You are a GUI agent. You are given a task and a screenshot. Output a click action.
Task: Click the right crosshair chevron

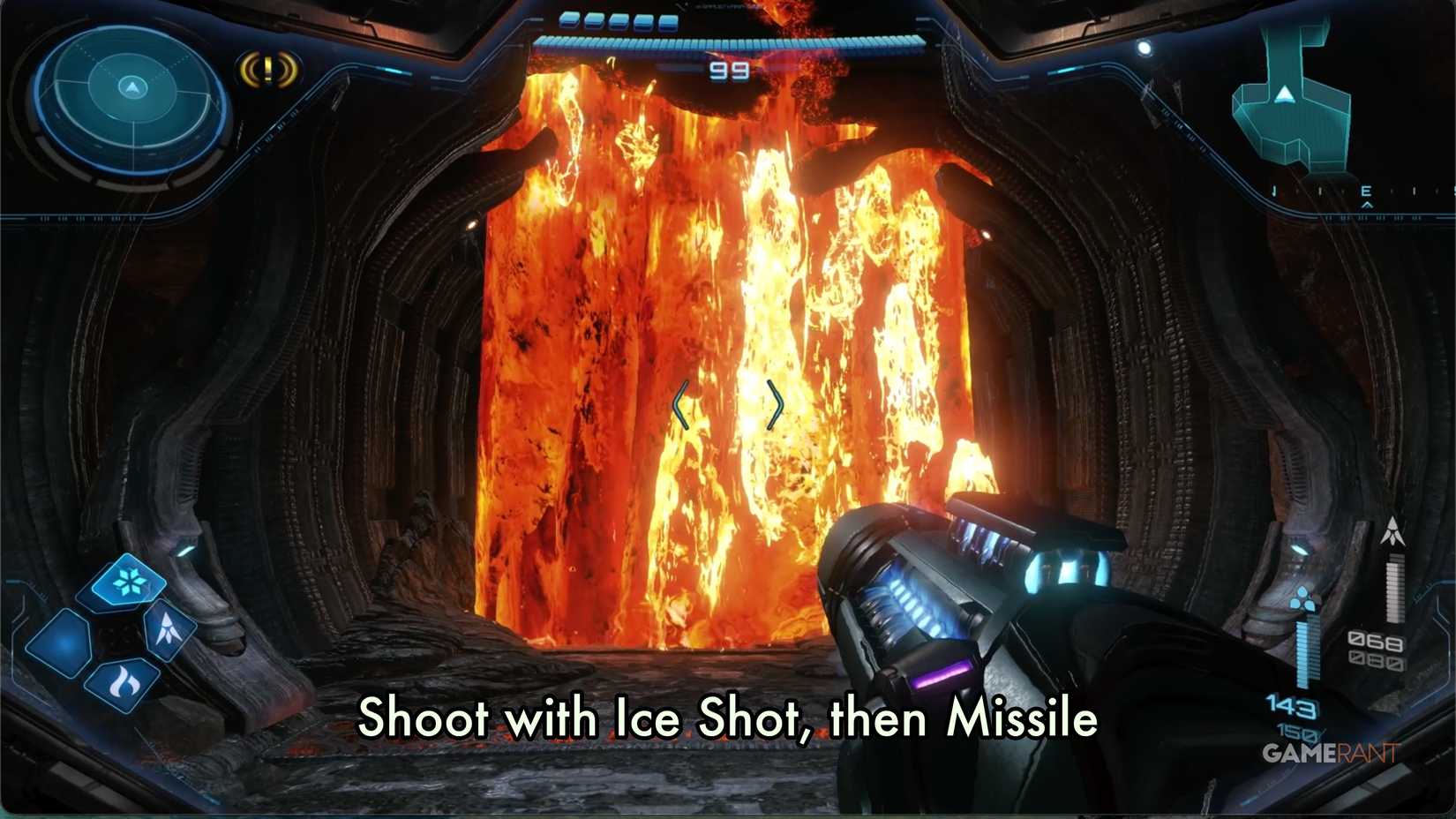pos(774,404)
